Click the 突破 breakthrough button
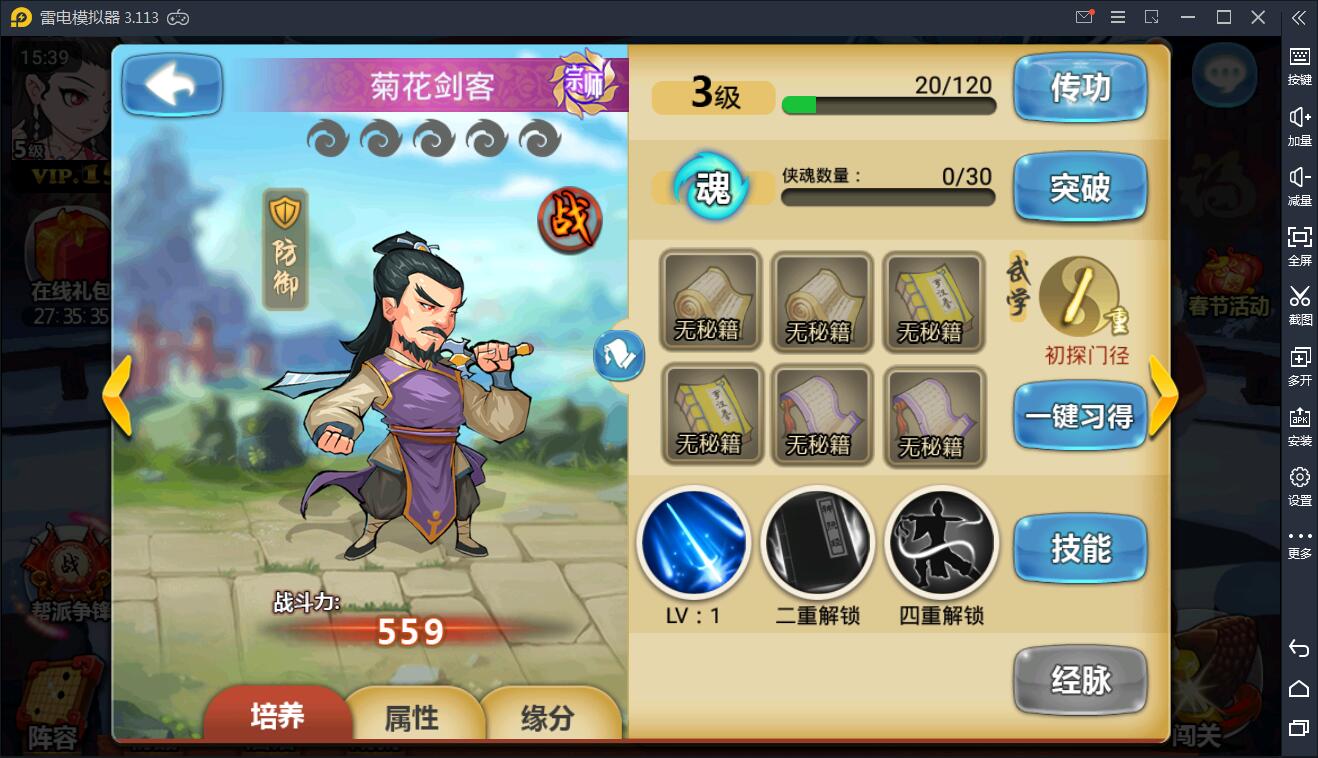This screenshot has width=1318, height=758. (x=1080, y=188)
